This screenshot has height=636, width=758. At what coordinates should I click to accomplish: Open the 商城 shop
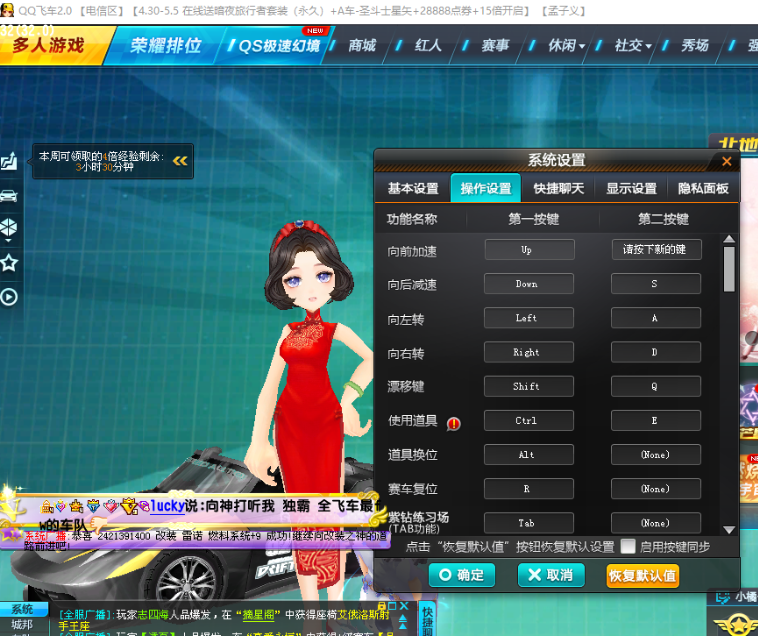pyautogui.click(x=362, y=46)
